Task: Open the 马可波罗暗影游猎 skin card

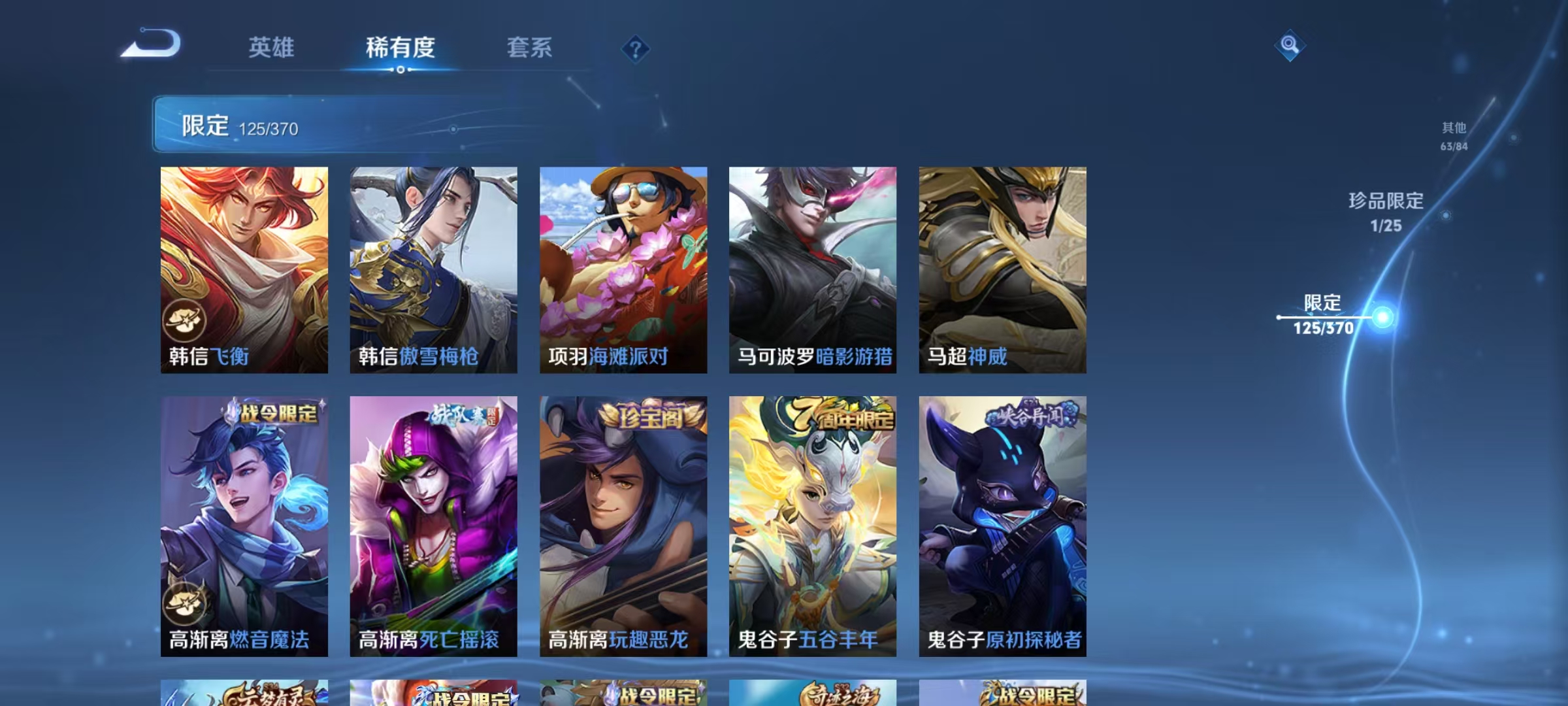Action: pos(812,268)
